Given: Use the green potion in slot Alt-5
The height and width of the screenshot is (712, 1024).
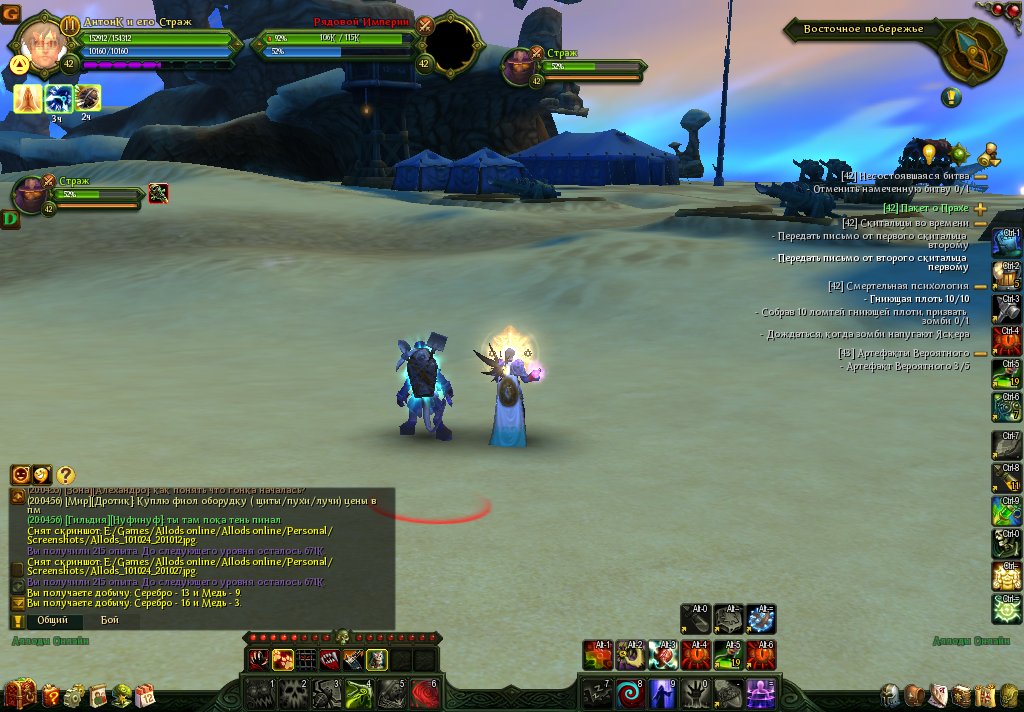Looking at the screenshot, I should (727, 655).
